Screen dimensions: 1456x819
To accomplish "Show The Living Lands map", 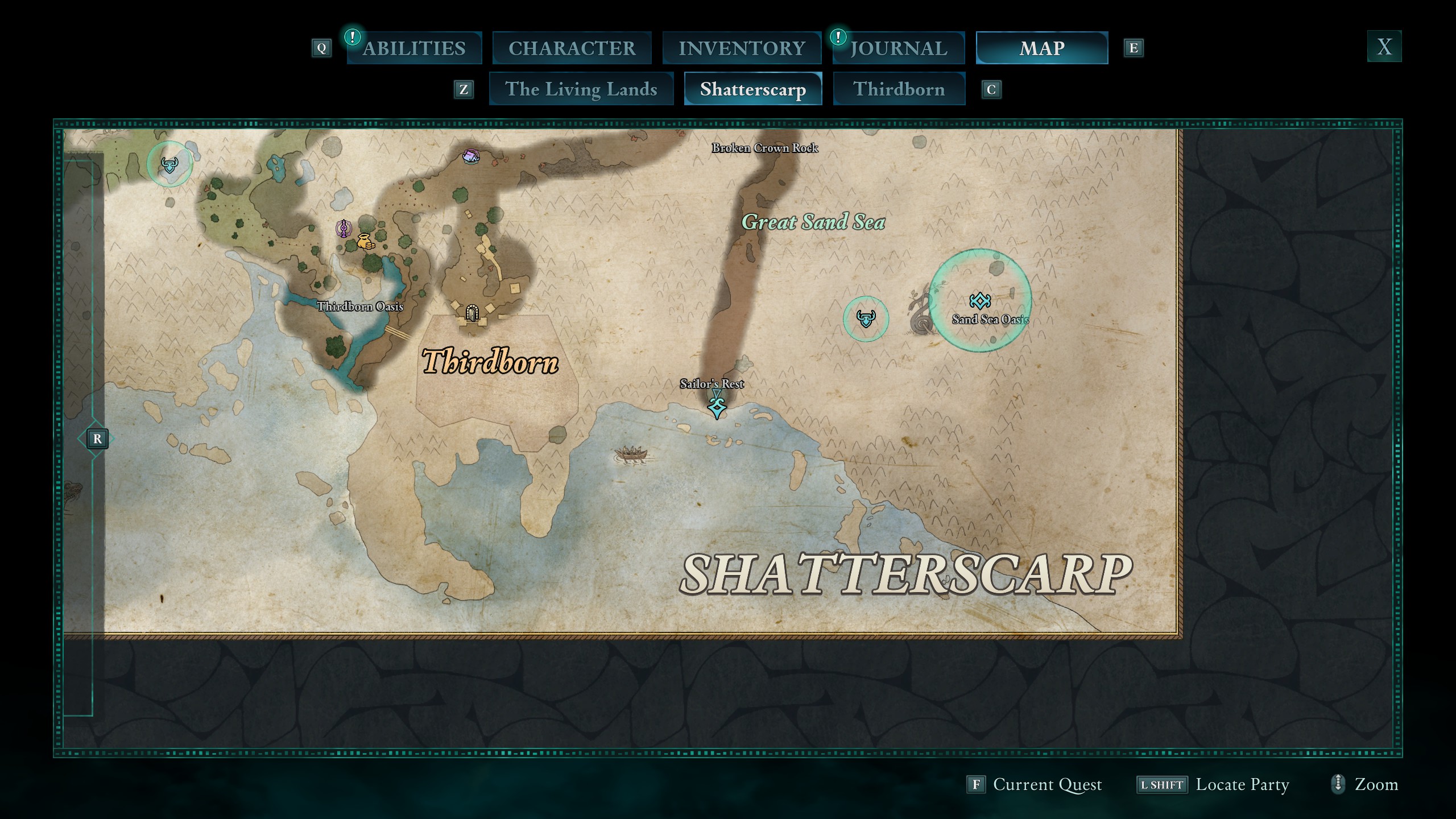I will [x=581, y=89].
